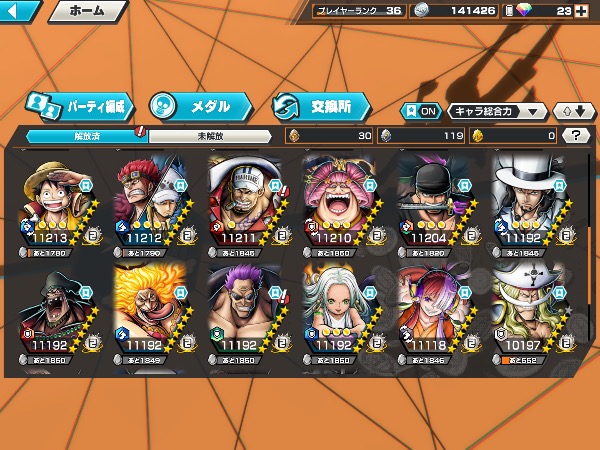Toggle the ON bookmark filter
The width and height of the screenshot is (600, 450).
click(x=420, y=111)
